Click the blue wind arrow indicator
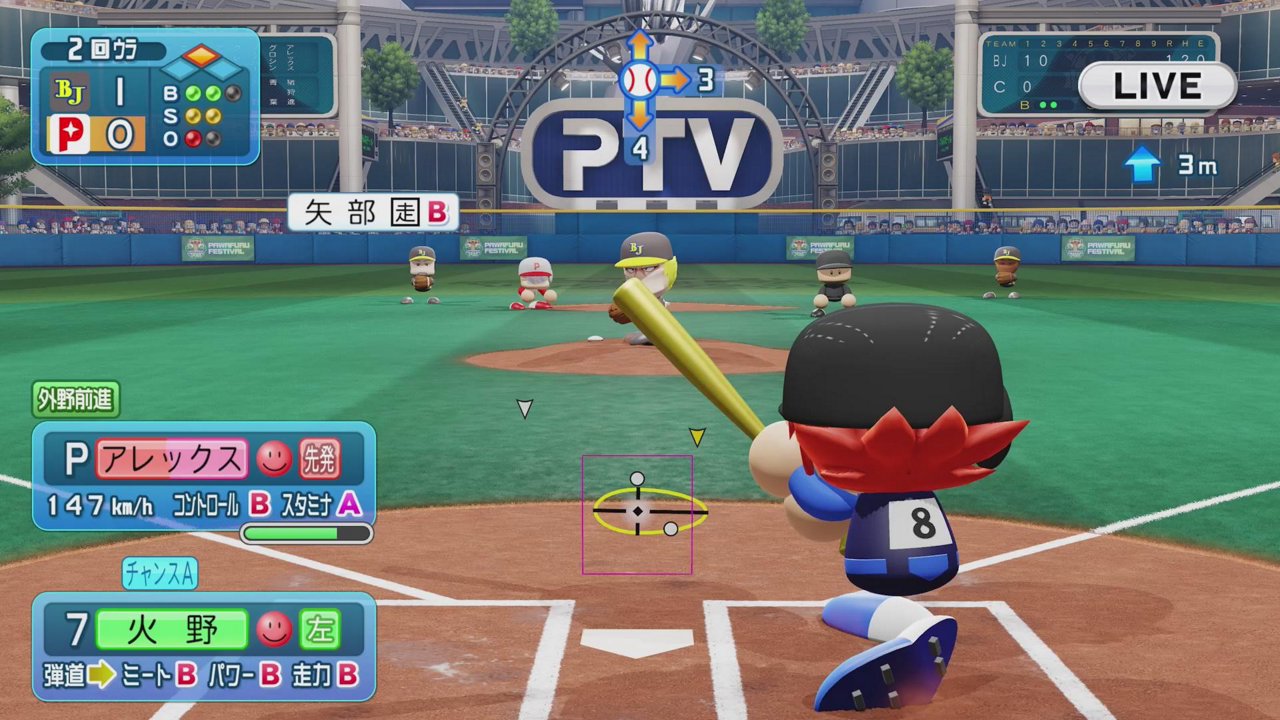 (1141, 165)
